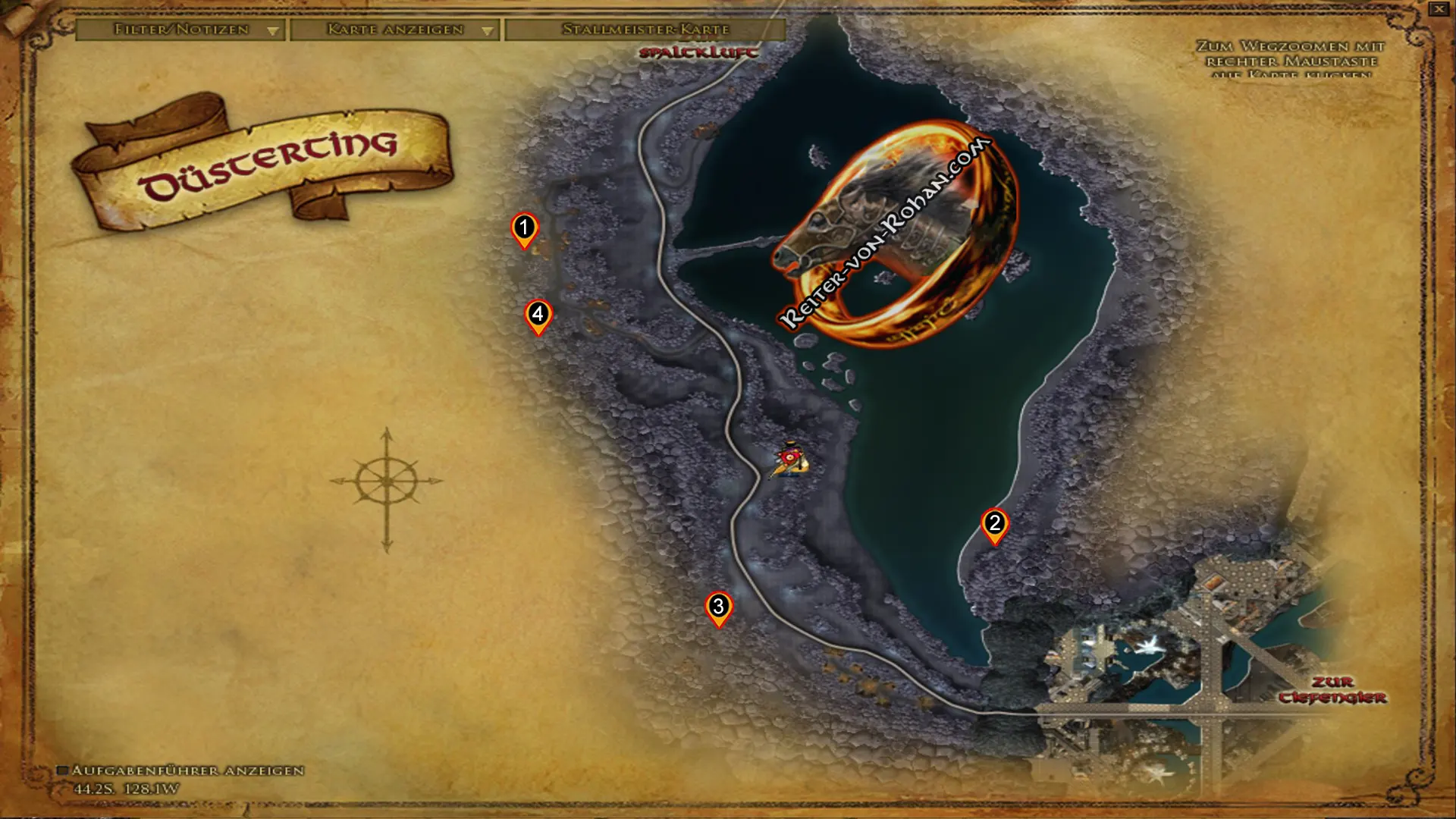Select map marker number 2

pyautogui.click(x=994, y=525)
